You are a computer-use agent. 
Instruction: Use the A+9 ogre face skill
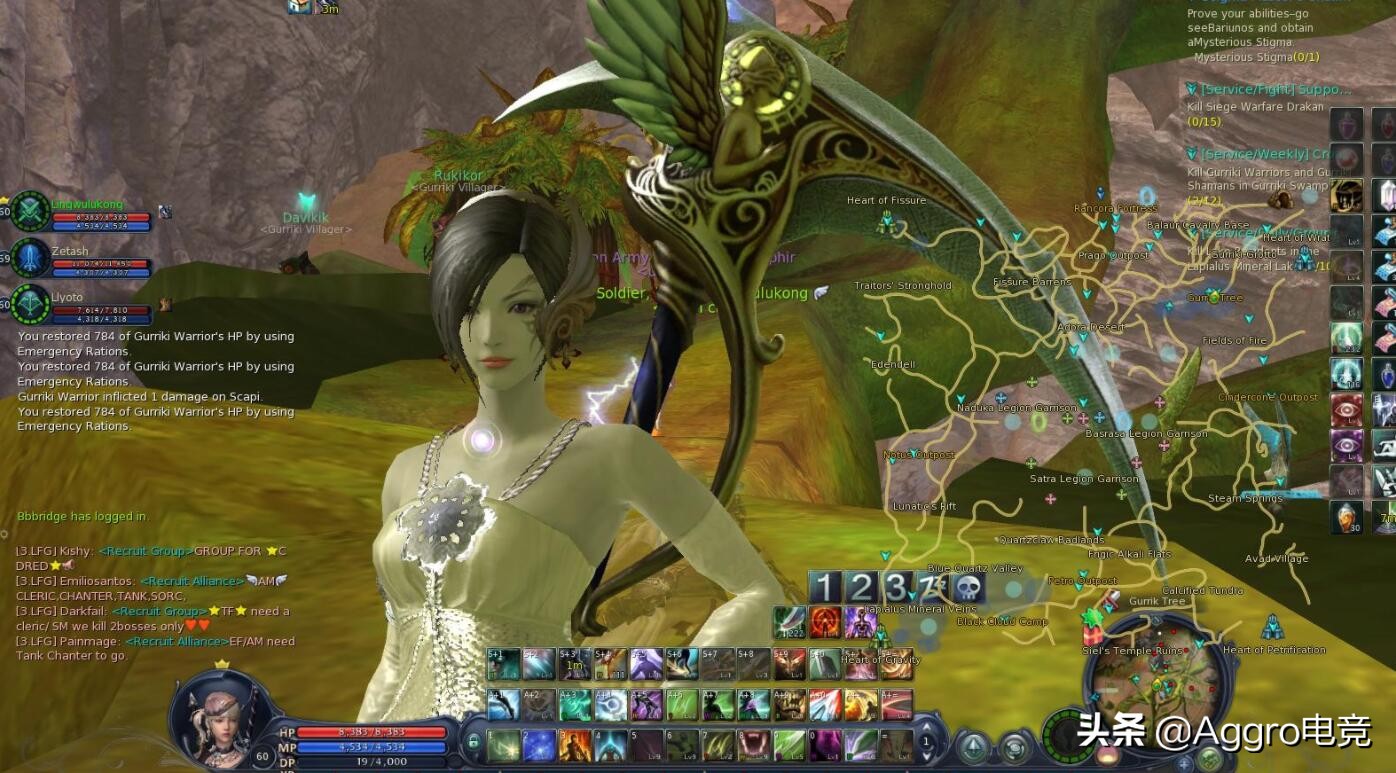(x=789, y=704)
